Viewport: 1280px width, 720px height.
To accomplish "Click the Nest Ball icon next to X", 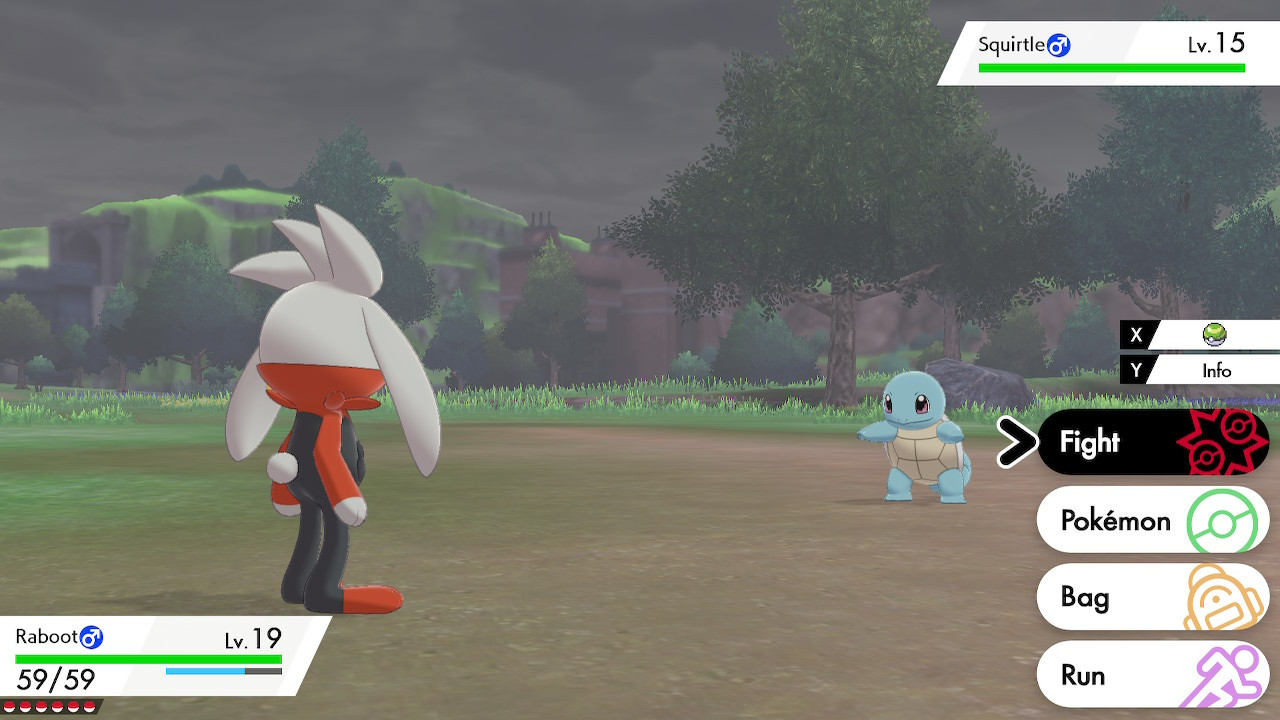I will tap(1216, 336).
